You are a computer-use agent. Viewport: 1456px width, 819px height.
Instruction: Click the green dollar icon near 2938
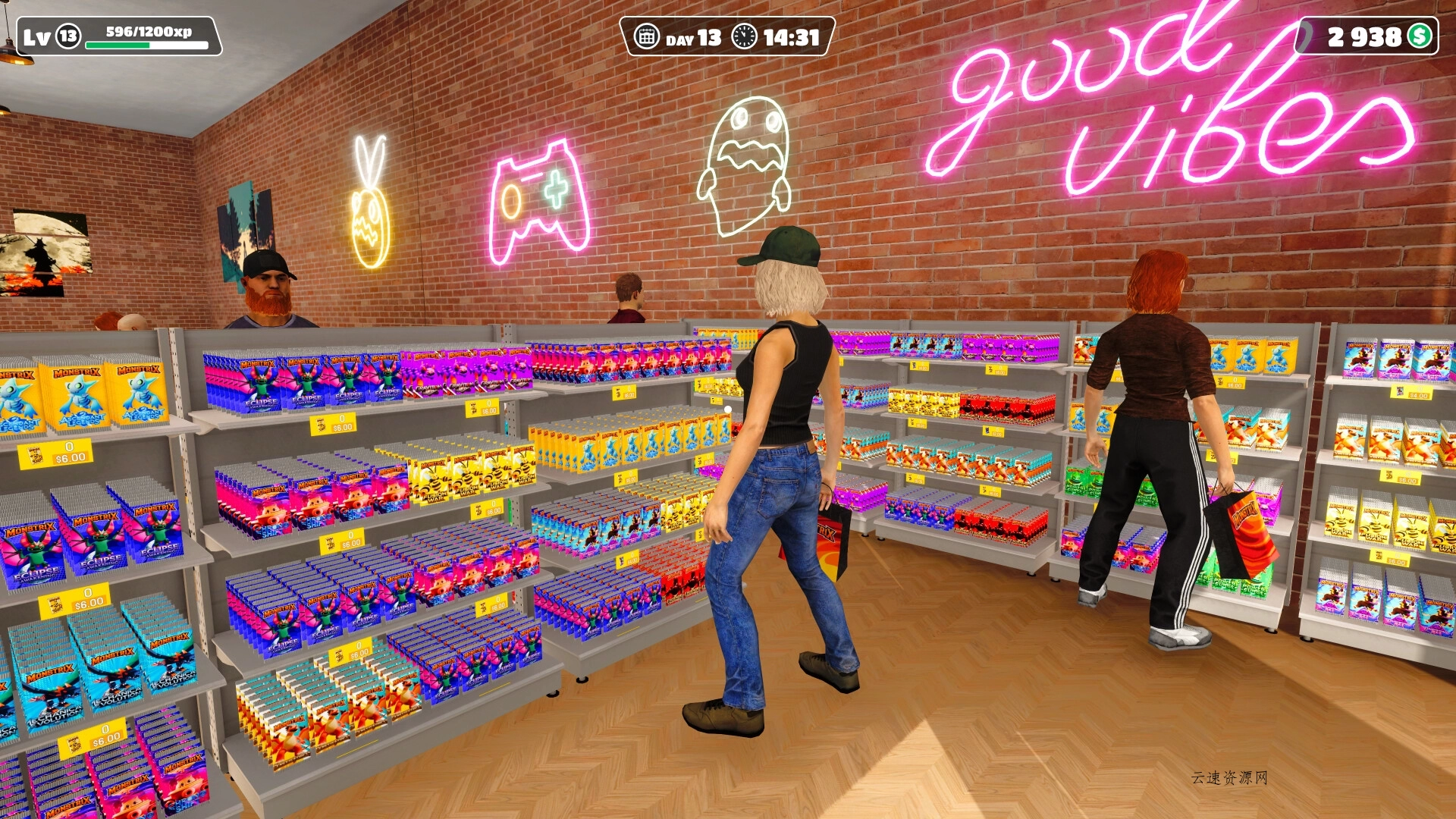click(x=1420, y=35)
